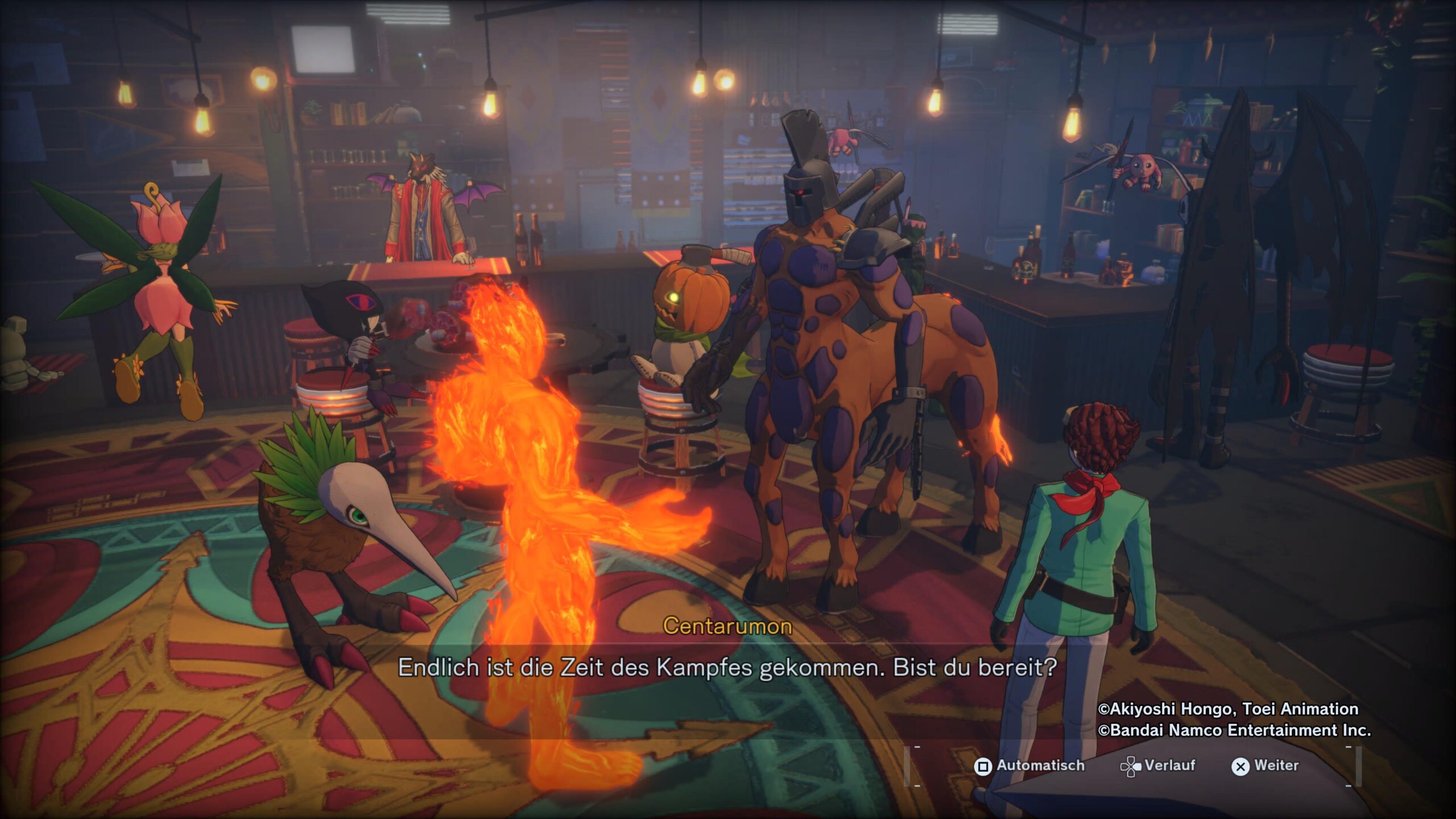Toggle Automatisch dialogue auto-advance
This screenshot has height=819, width=1456.
(x=1029, y=766)
